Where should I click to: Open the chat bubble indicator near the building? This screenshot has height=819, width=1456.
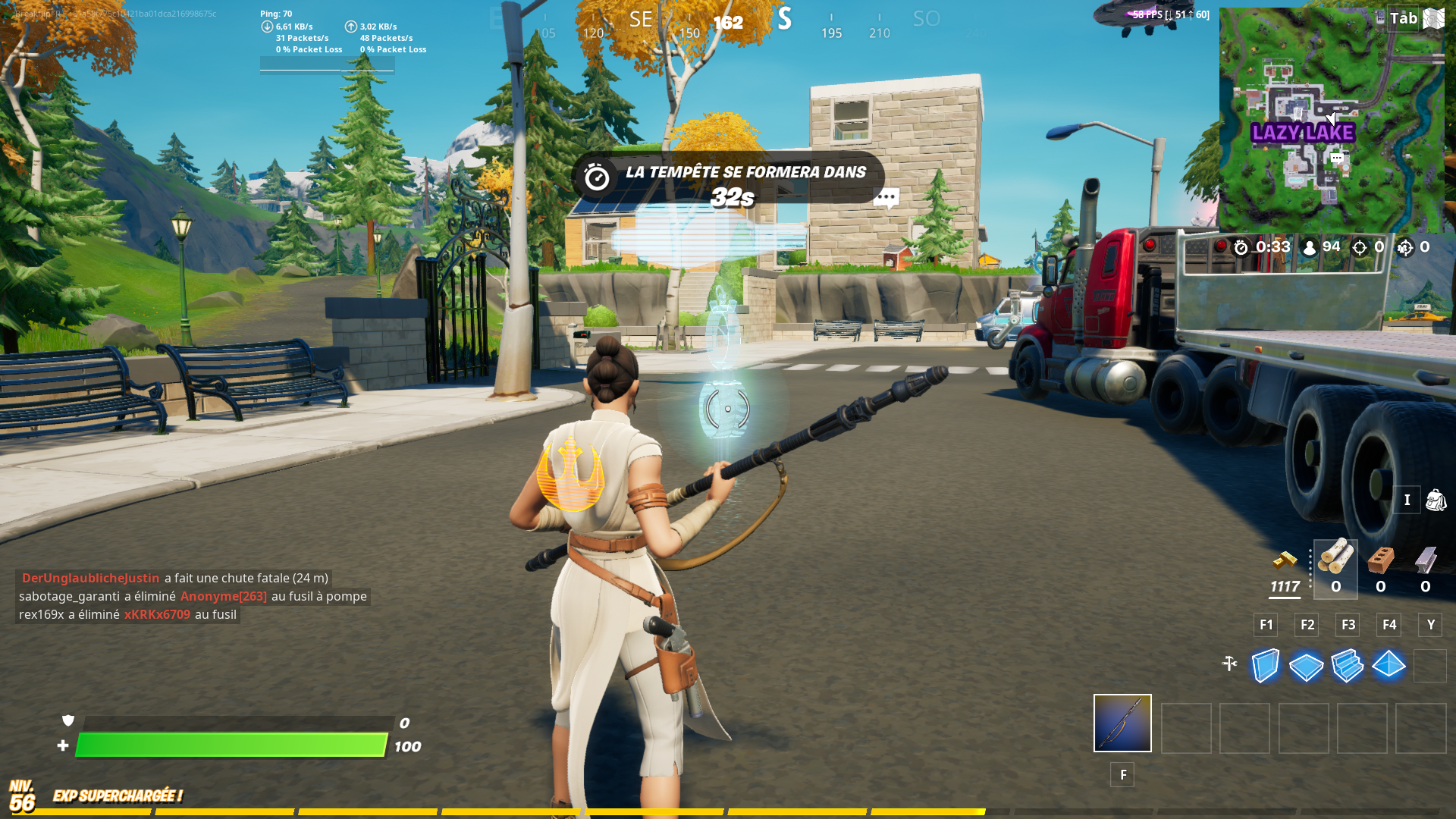coord(886,198)
